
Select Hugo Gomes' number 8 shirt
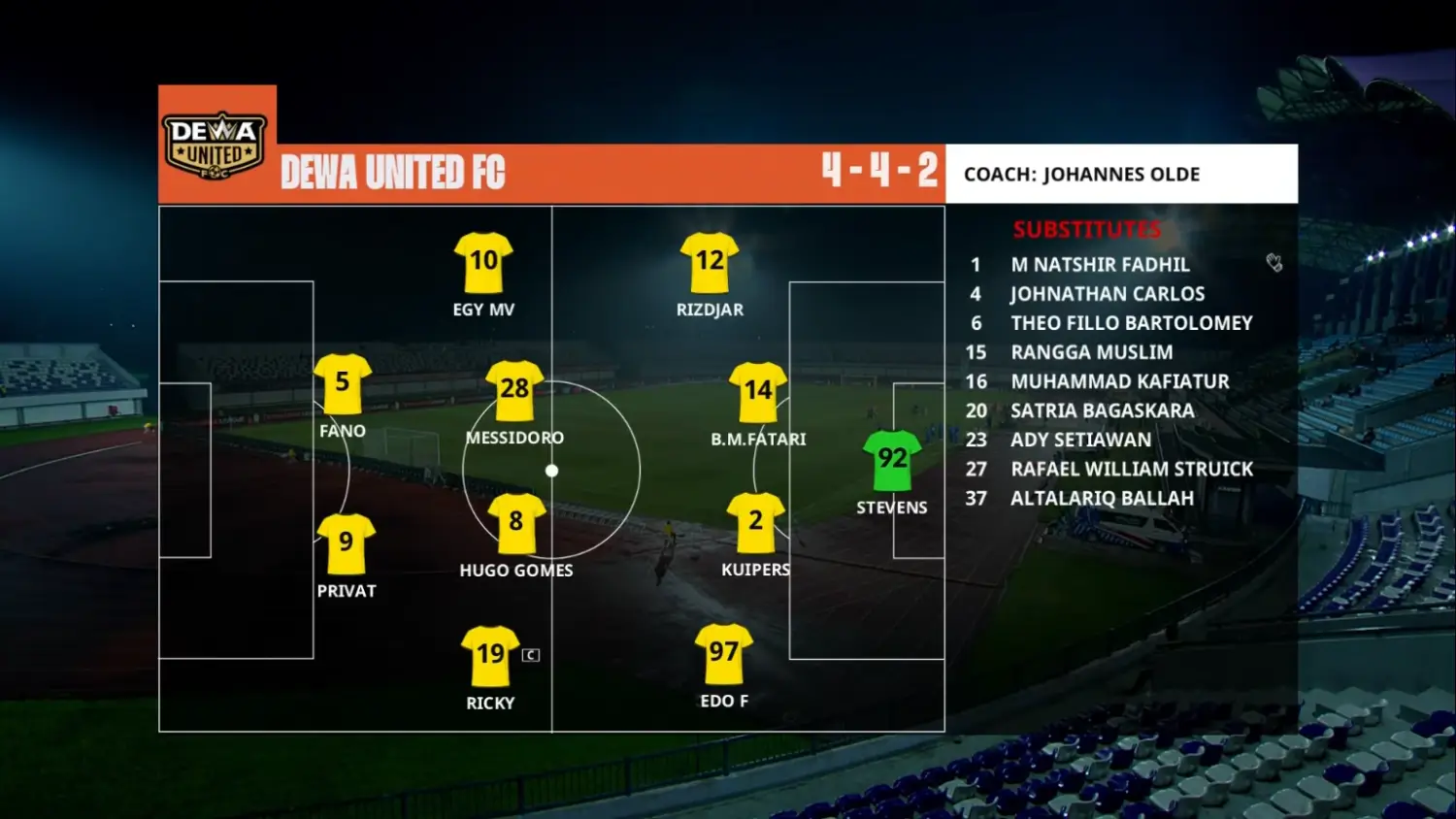coord(516,523)
